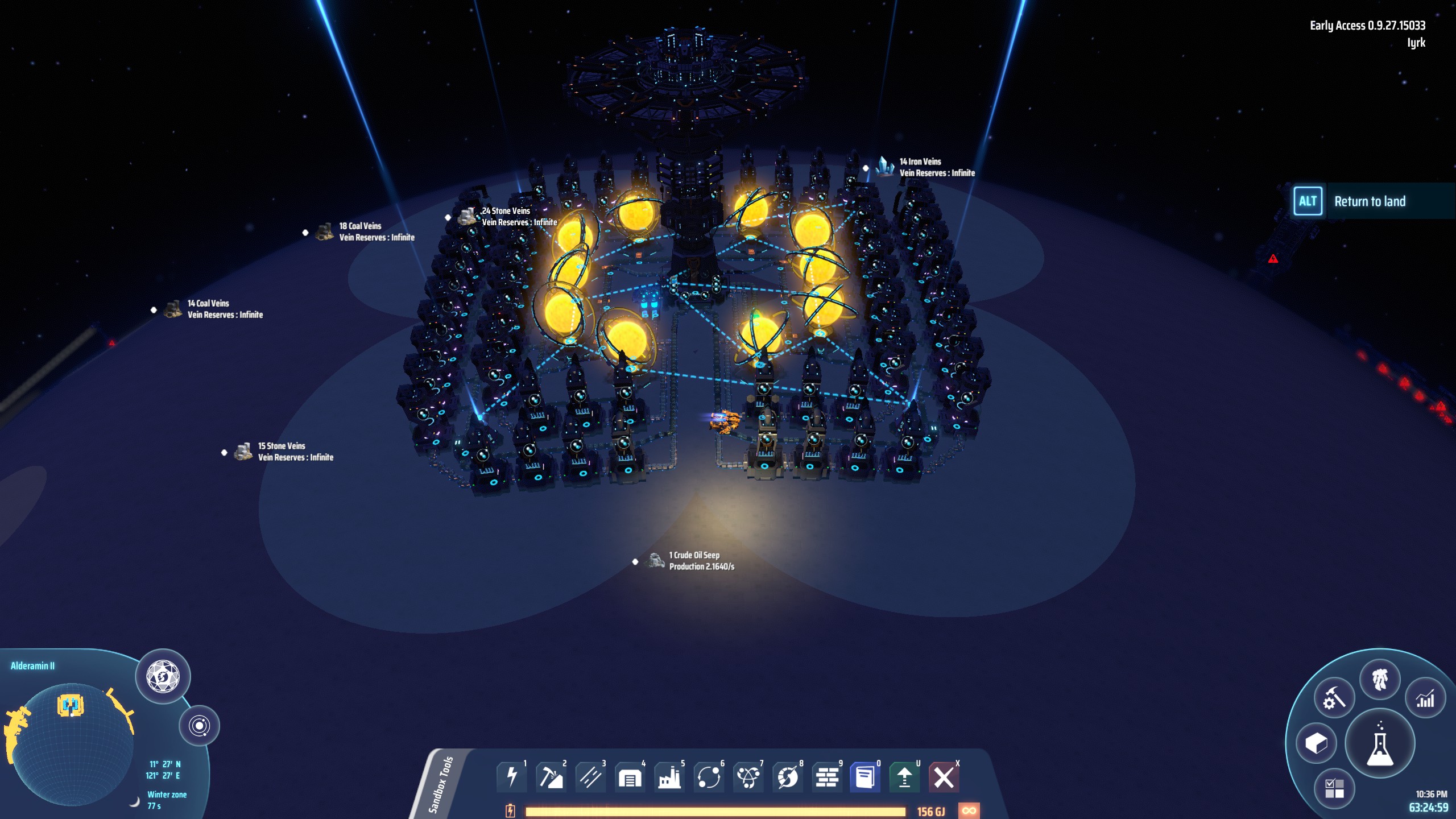This screenshot has width=1456, height=819.
Task: Open the Dyson sphere editor button
Action: (x=163, y=677)
